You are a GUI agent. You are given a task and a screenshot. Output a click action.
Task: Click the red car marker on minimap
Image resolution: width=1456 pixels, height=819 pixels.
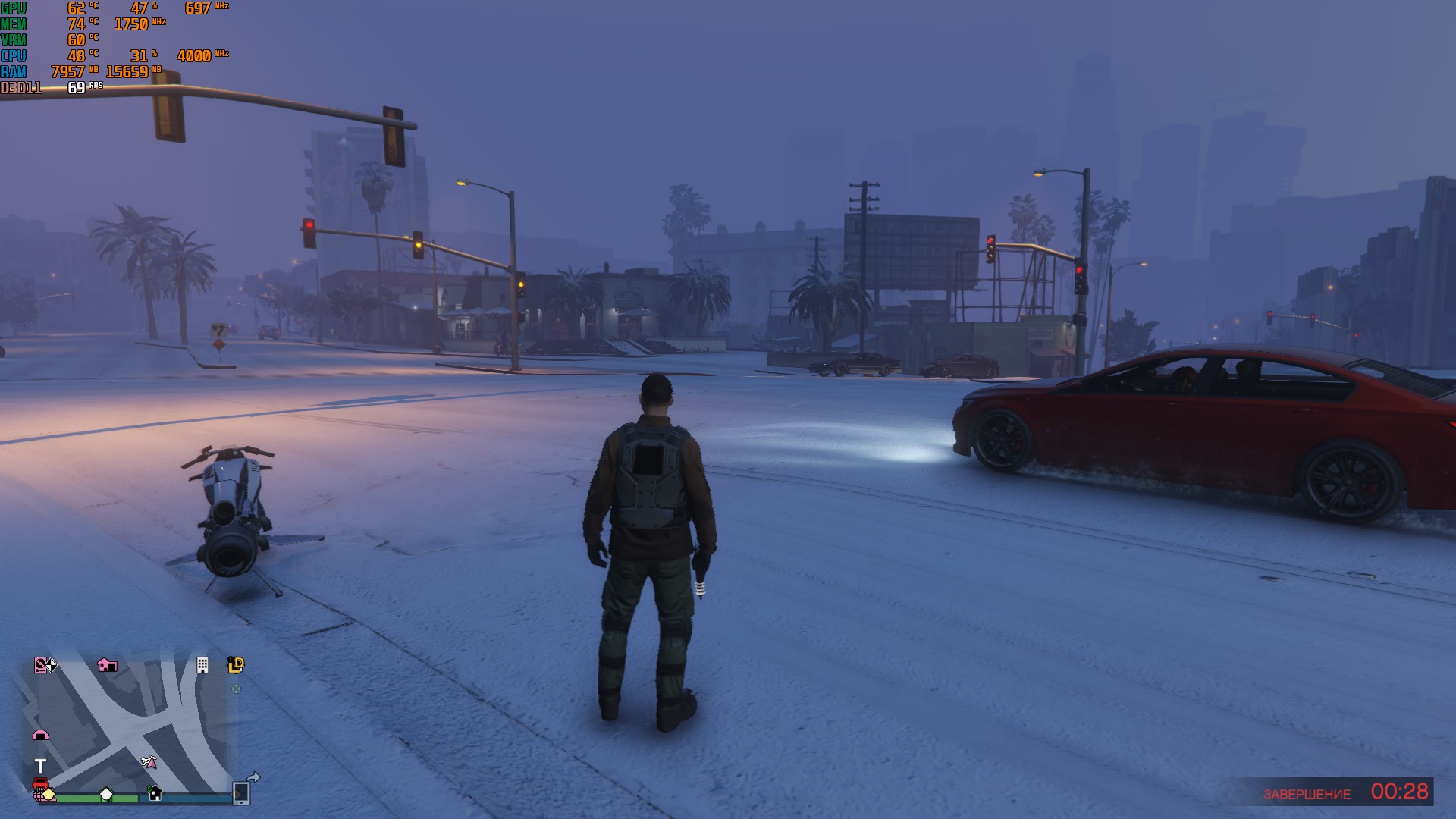pyautogui.click(x=40, y=784)
